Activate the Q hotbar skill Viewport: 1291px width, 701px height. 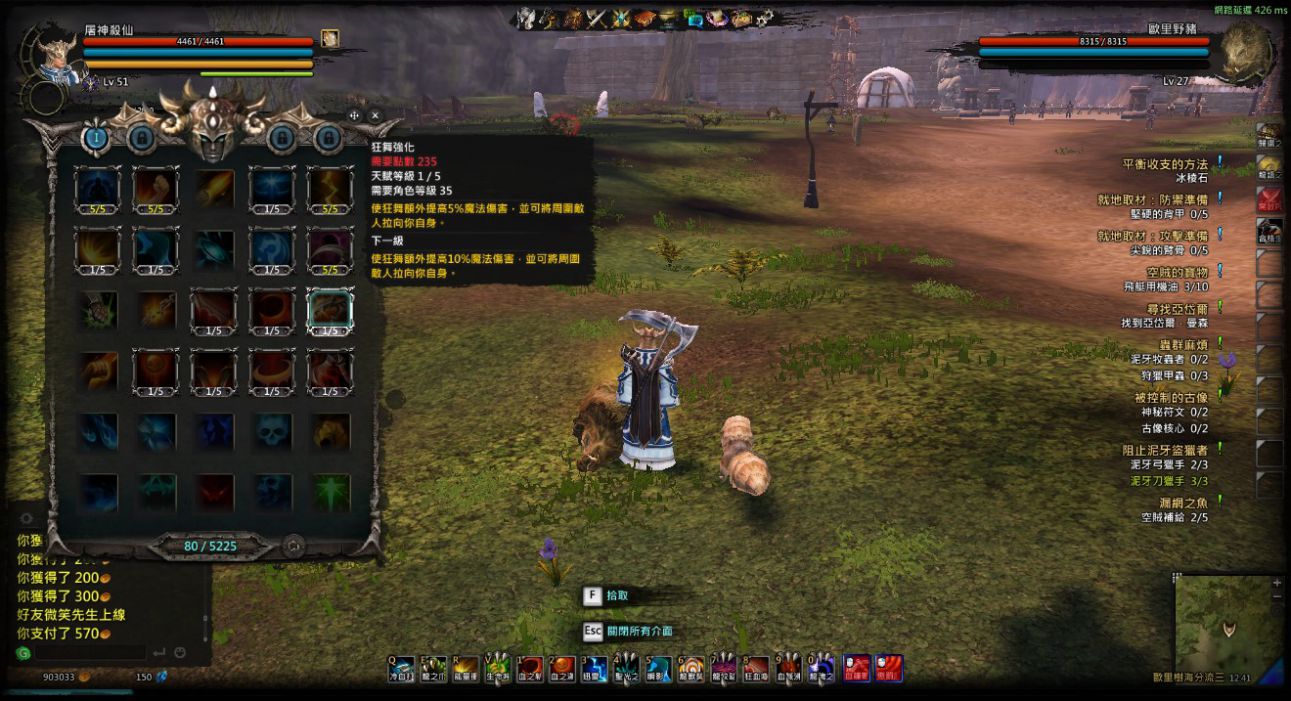[402, 668]
